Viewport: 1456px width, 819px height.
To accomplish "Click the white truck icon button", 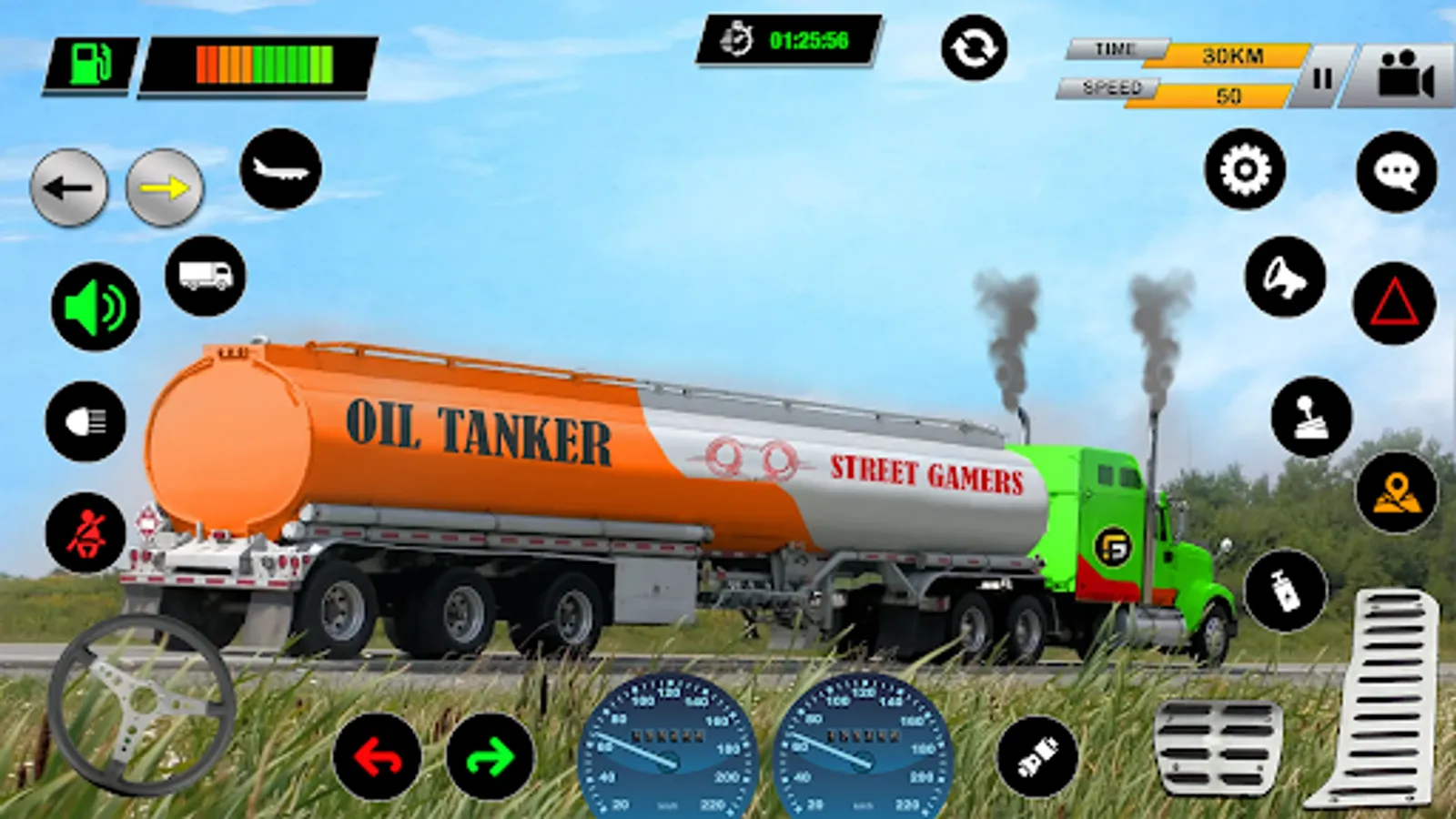I will pyautogui.click(x=206, y=276).
